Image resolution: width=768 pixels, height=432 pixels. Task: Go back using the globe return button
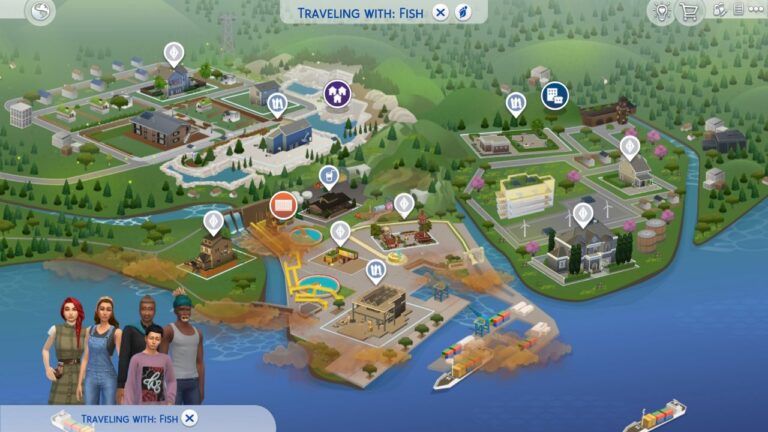(40, 13)
